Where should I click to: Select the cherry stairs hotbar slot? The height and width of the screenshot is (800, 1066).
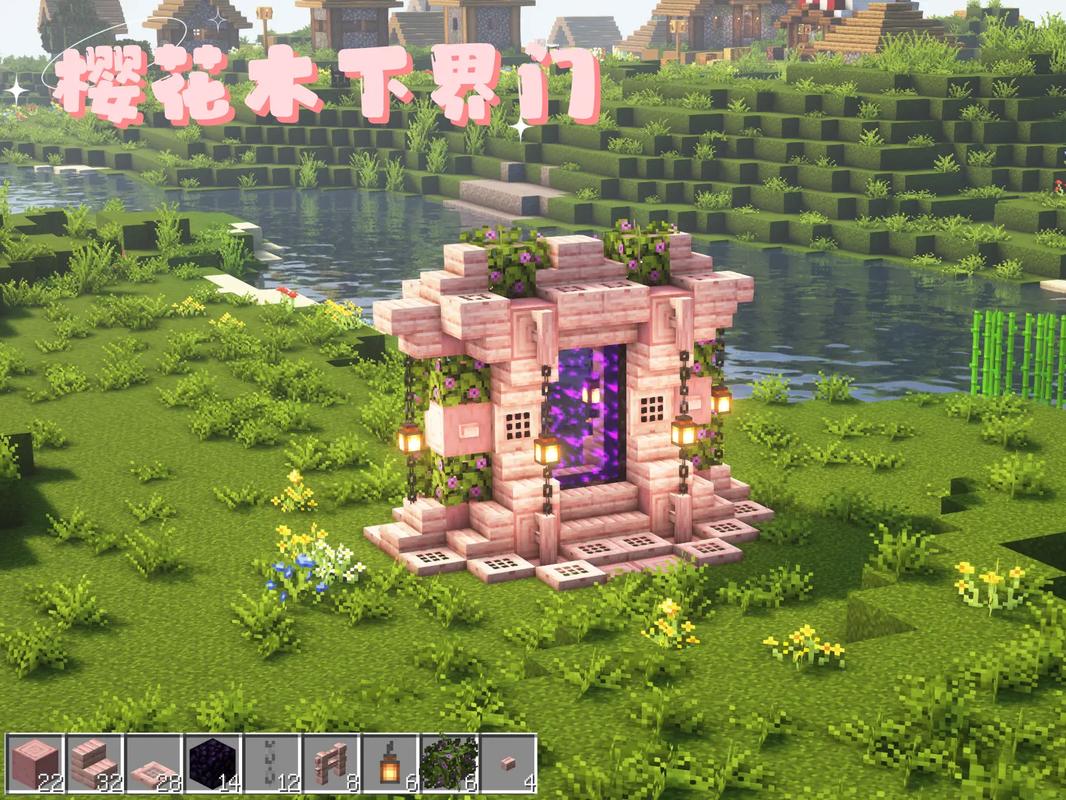click(x=95, y=765)
